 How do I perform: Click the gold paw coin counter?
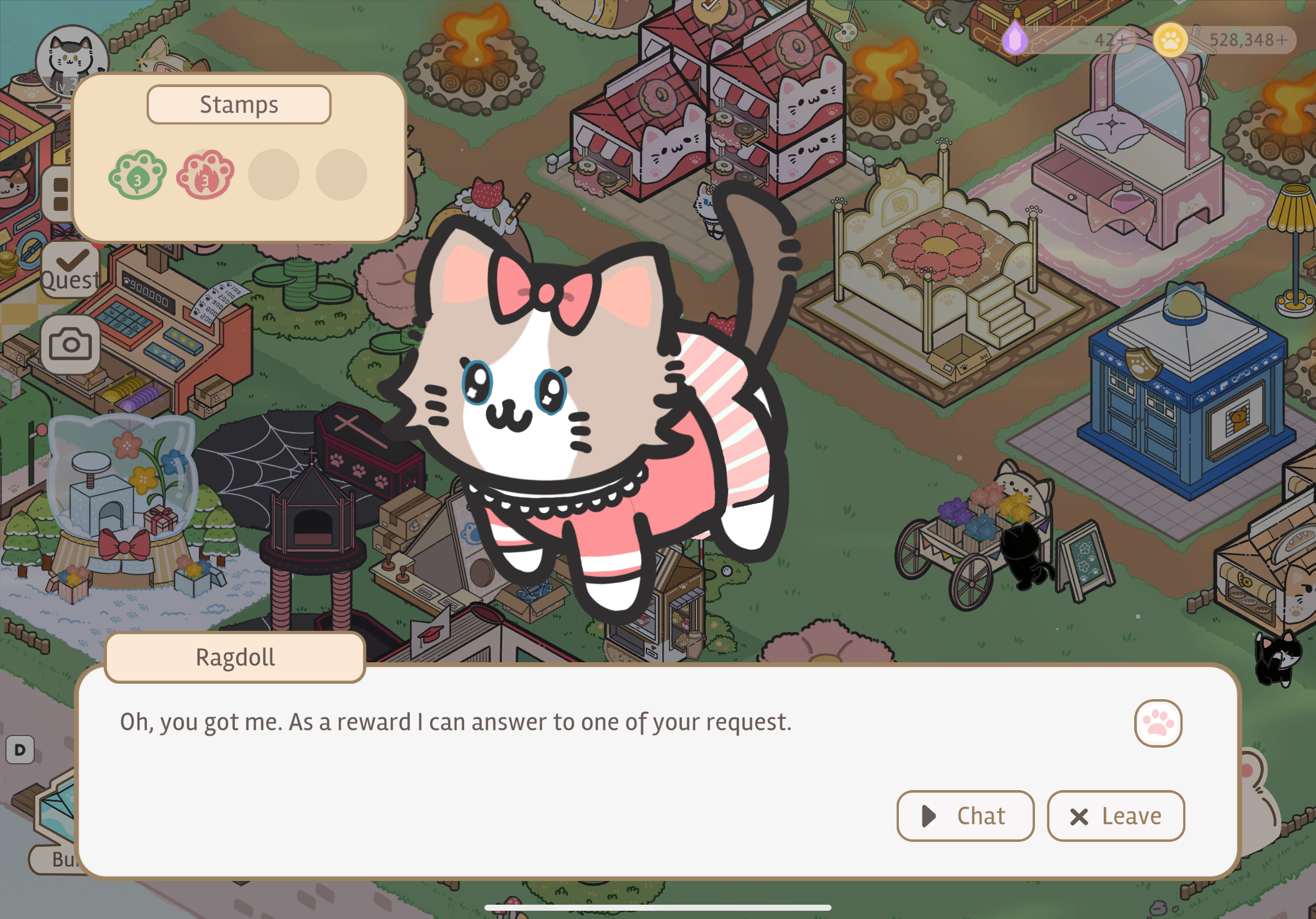point(1224,40)
